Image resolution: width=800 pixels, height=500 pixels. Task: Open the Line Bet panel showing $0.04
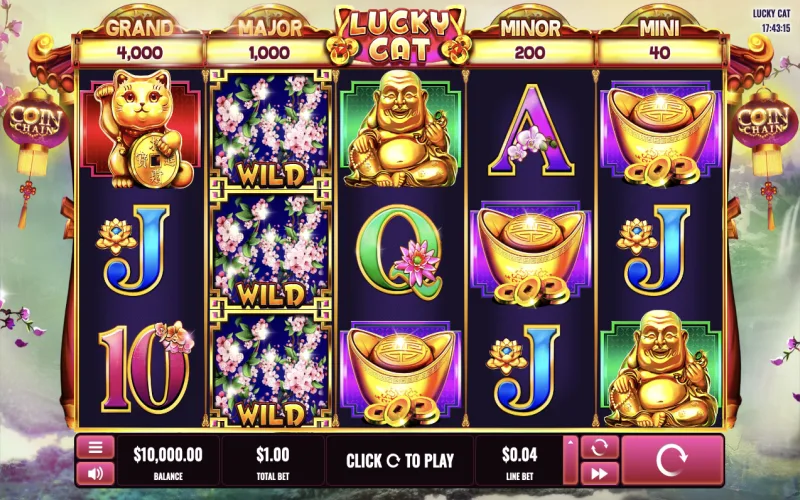pos(518,460)
